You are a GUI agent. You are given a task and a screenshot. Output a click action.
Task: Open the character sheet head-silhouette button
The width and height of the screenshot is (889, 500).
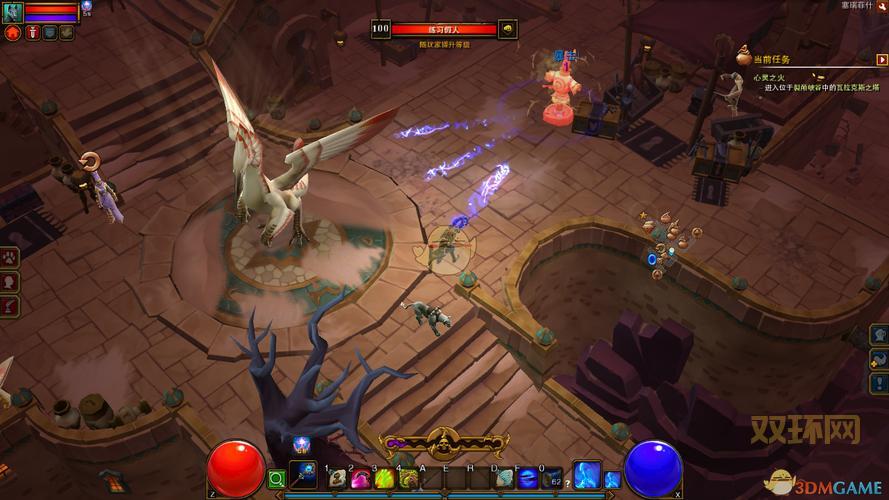coord(11,281)
